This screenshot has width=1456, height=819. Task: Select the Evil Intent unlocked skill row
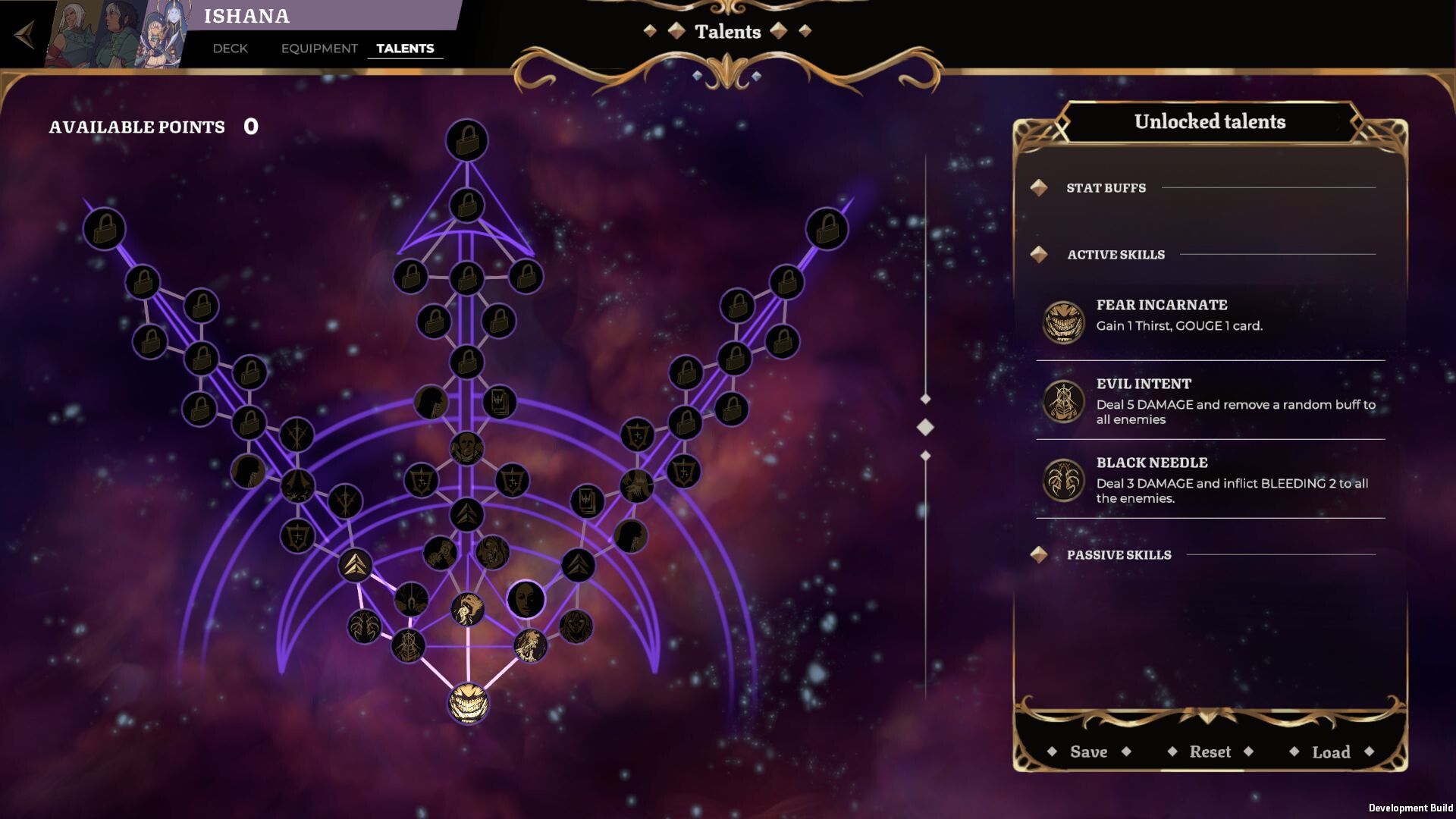(1210, 400)
